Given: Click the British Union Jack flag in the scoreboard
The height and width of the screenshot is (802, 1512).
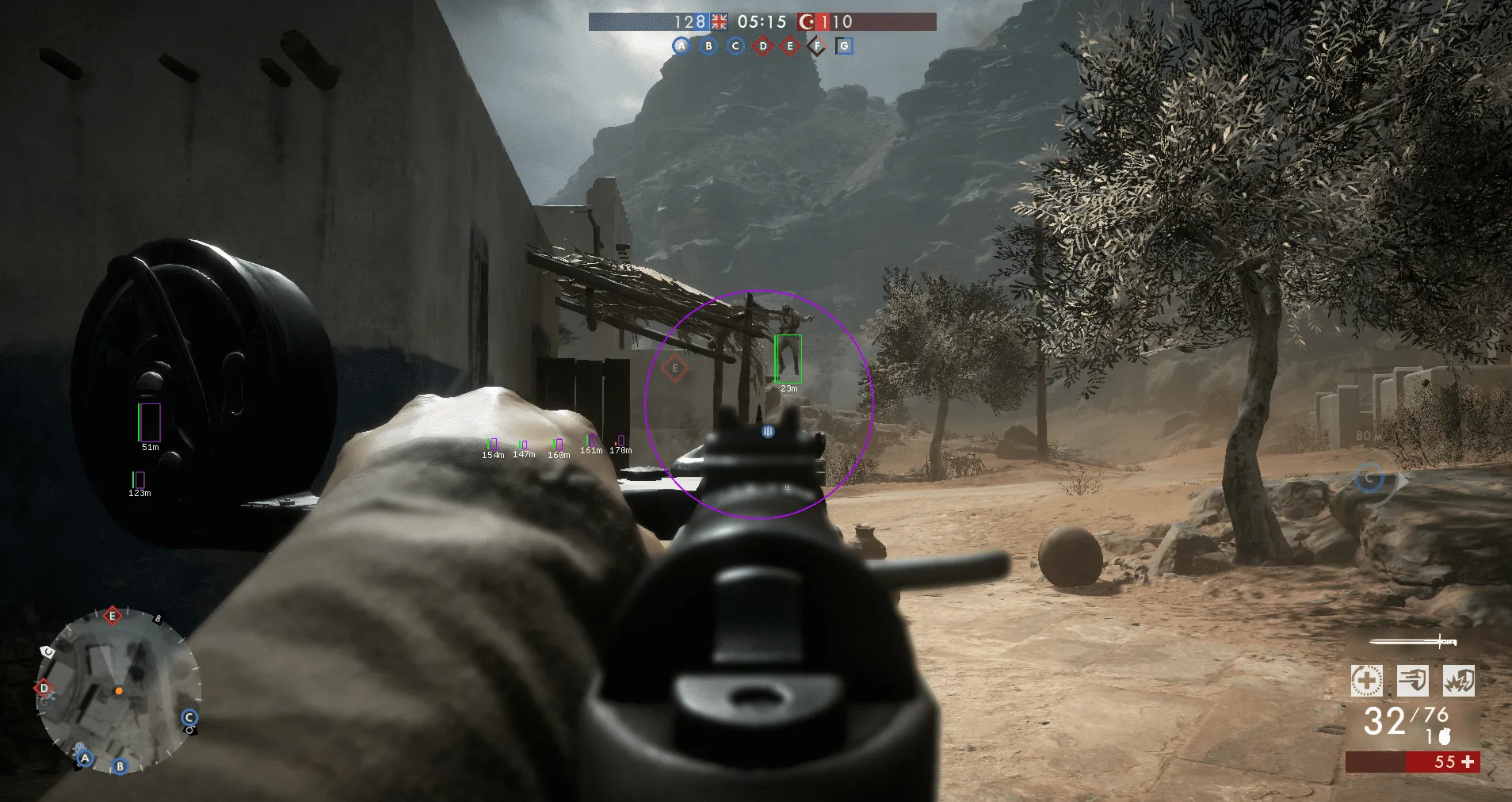Looking at the screenshot, I should (x=720, y=22).
